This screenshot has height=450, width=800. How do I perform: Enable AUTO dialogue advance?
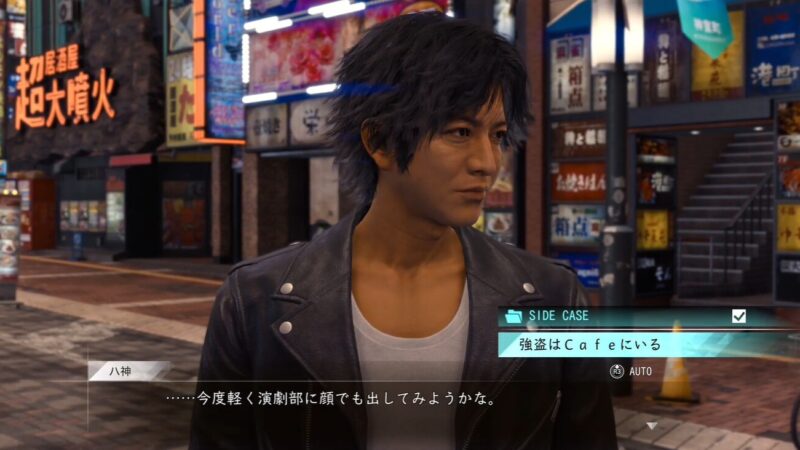631,371
